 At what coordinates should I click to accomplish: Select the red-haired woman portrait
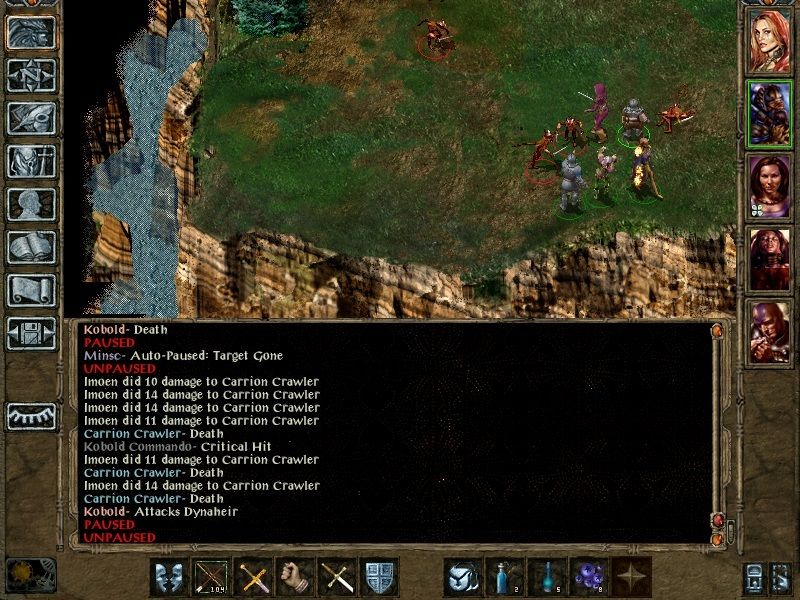[x=770, y=39]
